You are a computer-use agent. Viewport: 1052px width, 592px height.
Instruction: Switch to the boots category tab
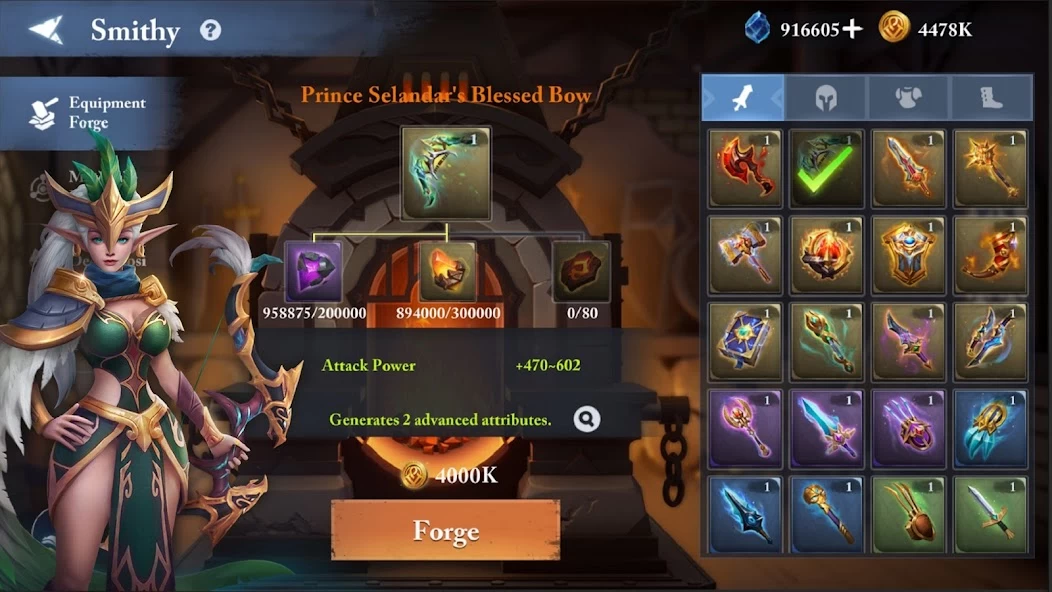[990, 97]
